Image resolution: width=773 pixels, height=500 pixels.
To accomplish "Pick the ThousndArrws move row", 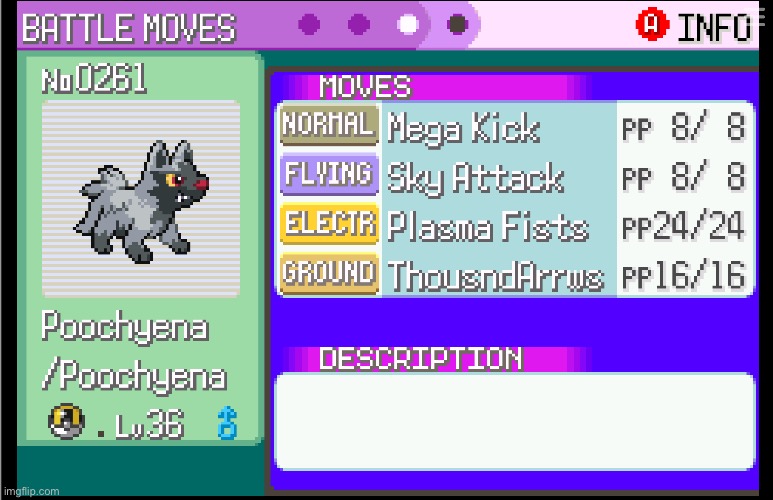I will (x=495, y=274).
